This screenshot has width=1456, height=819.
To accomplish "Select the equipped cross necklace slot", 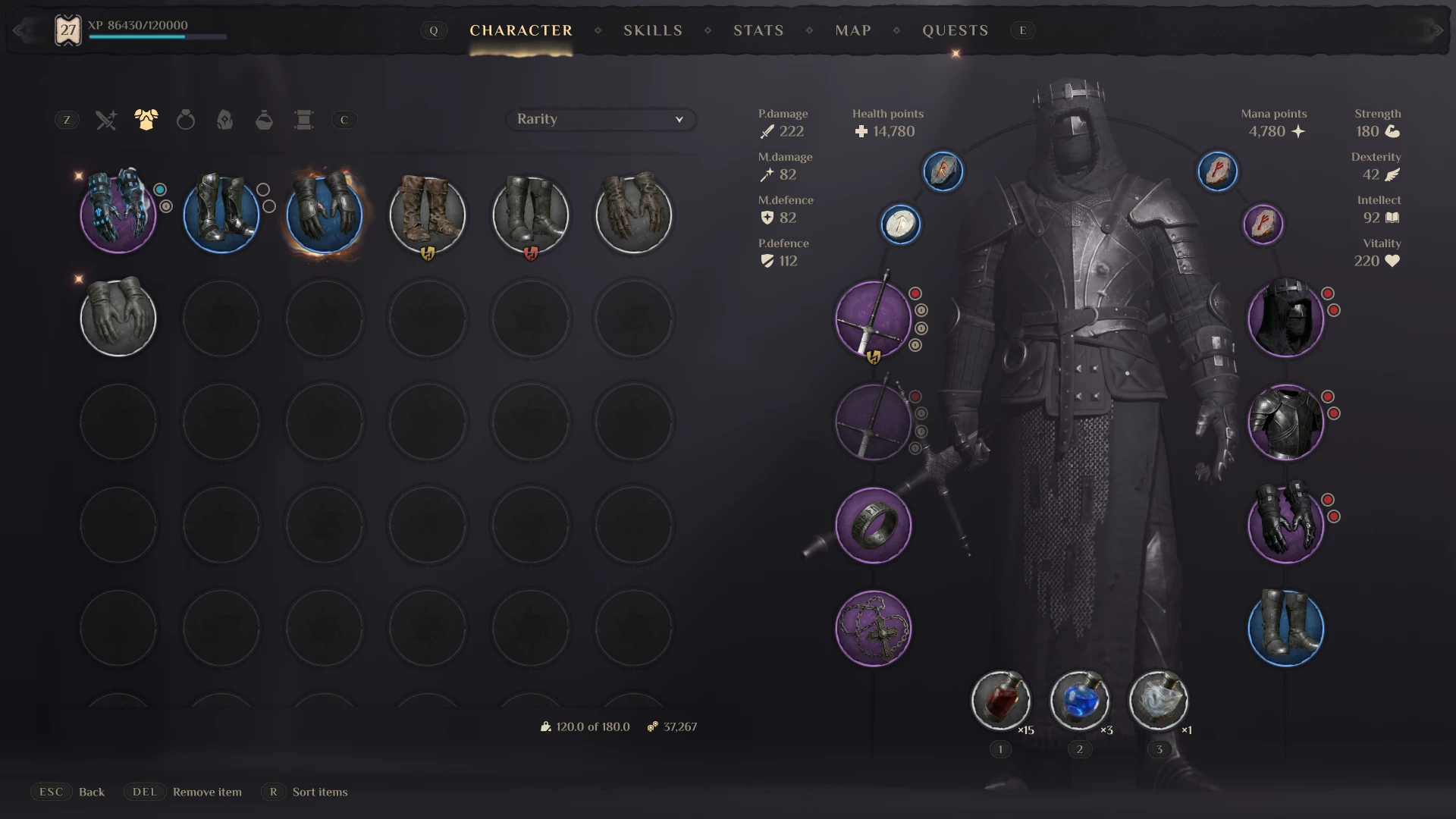I will [x=873, y=628].
